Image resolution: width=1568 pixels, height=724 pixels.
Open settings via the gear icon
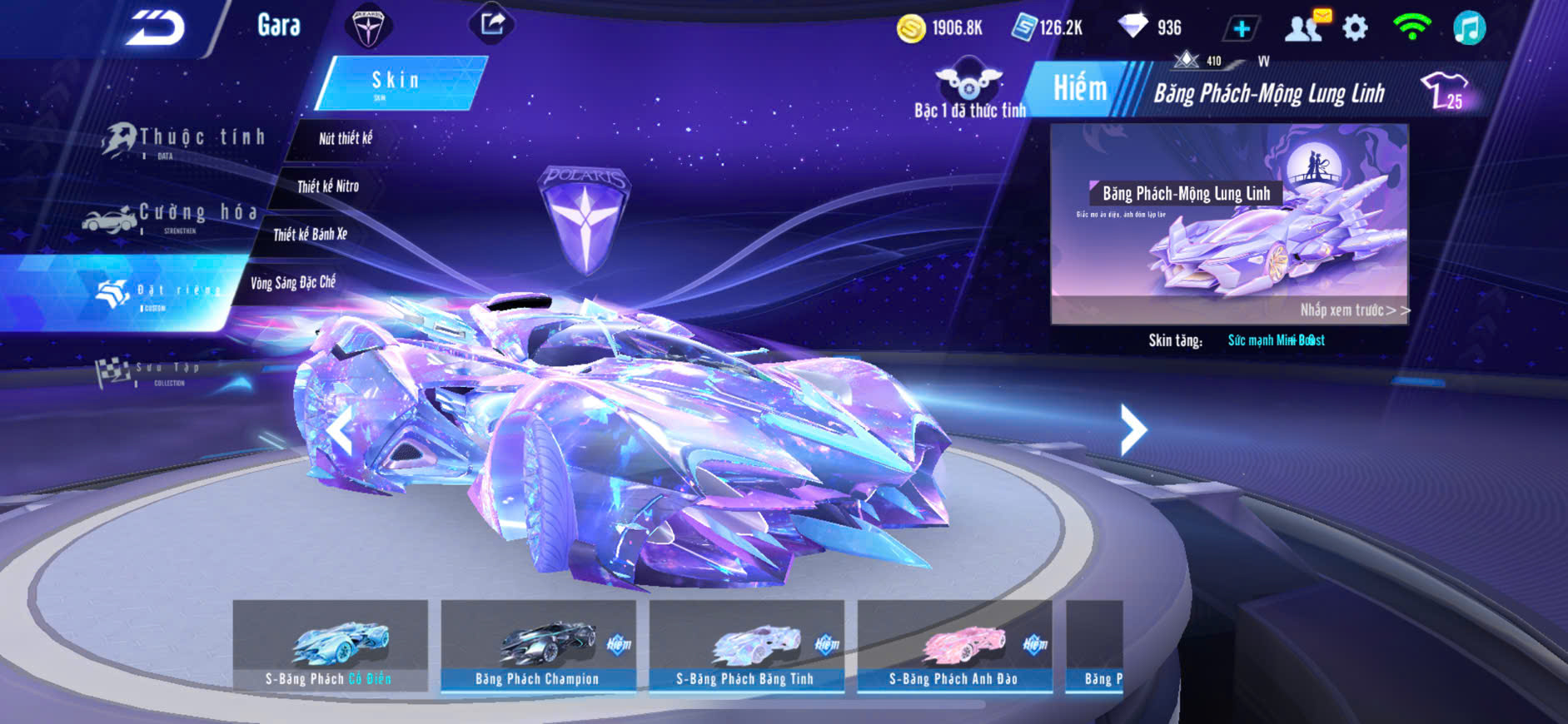(1355, 28)
